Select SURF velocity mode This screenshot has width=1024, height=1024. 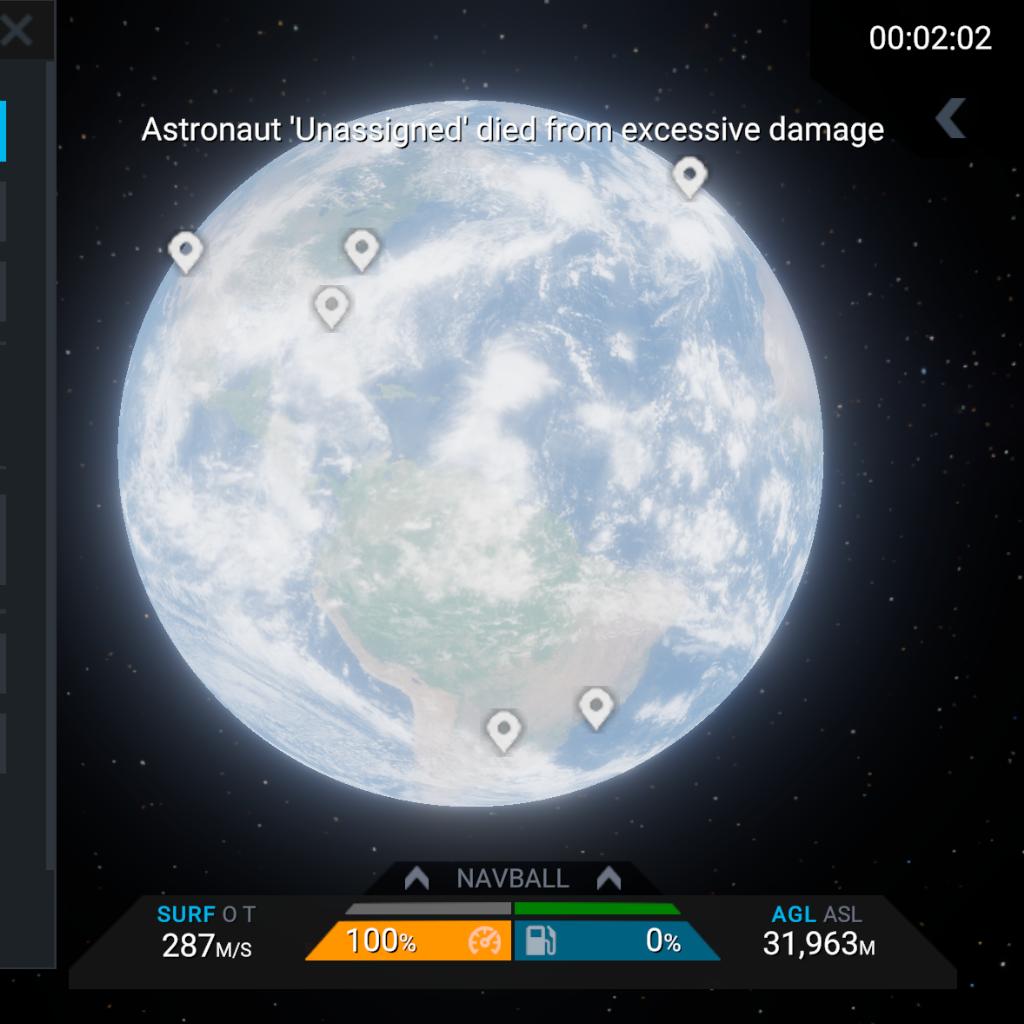186,914
